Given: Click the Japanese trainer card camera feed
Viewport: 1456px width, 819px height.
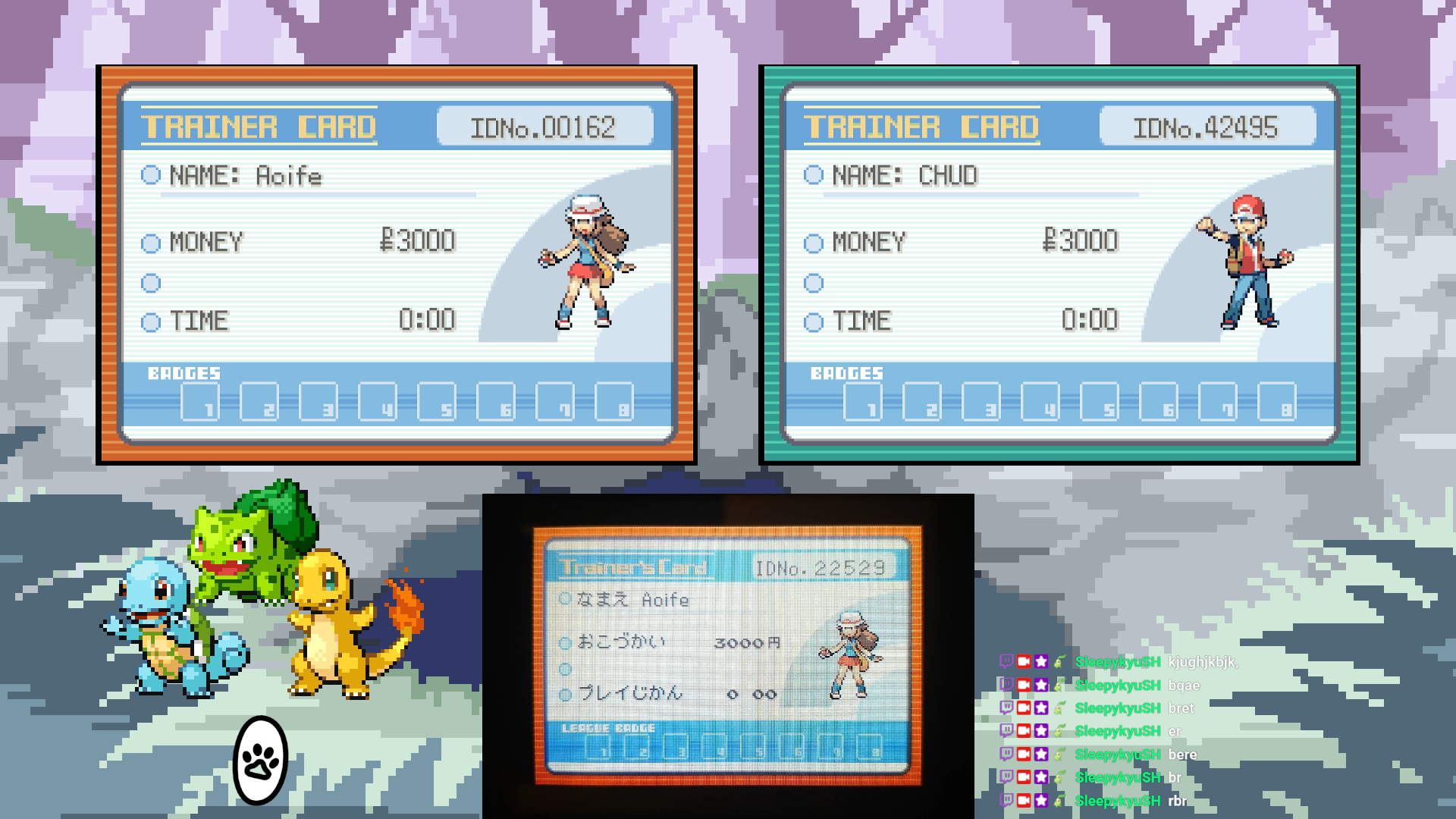Looking at the screenshot, I should point(728,655).
